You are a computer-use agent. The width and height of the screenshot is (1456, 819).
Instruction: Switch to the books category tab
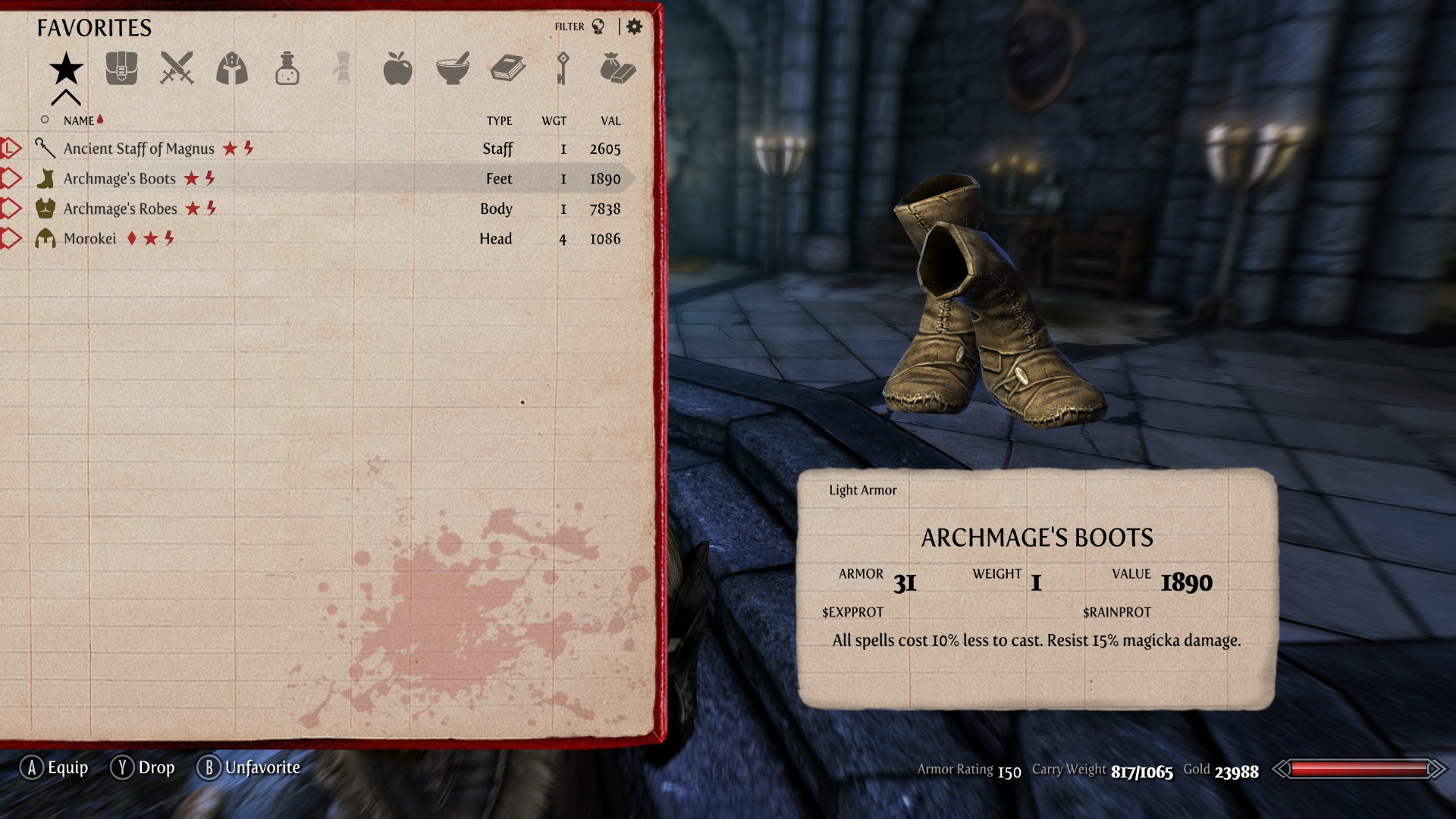[507, 69]
